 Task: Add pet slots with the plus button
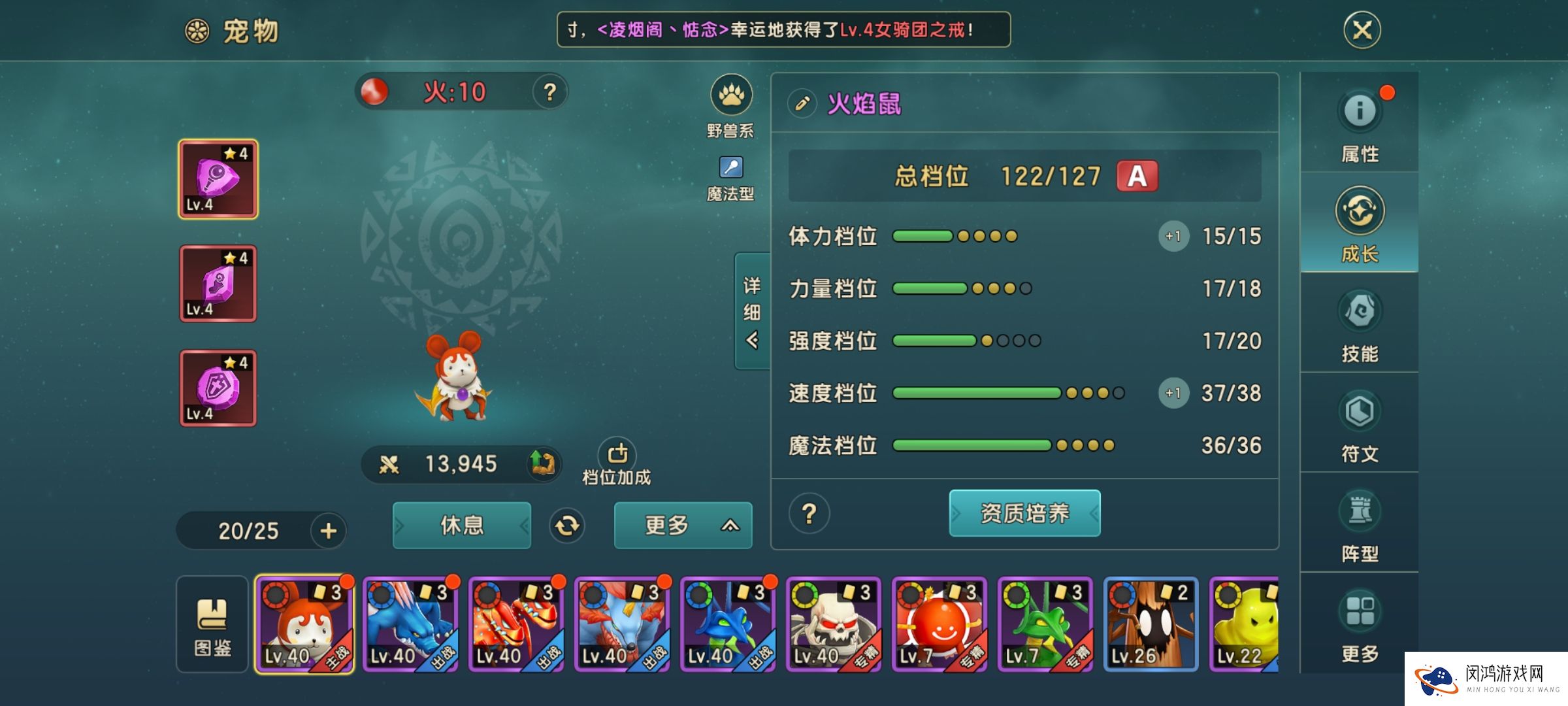click(x=329, y=530)
